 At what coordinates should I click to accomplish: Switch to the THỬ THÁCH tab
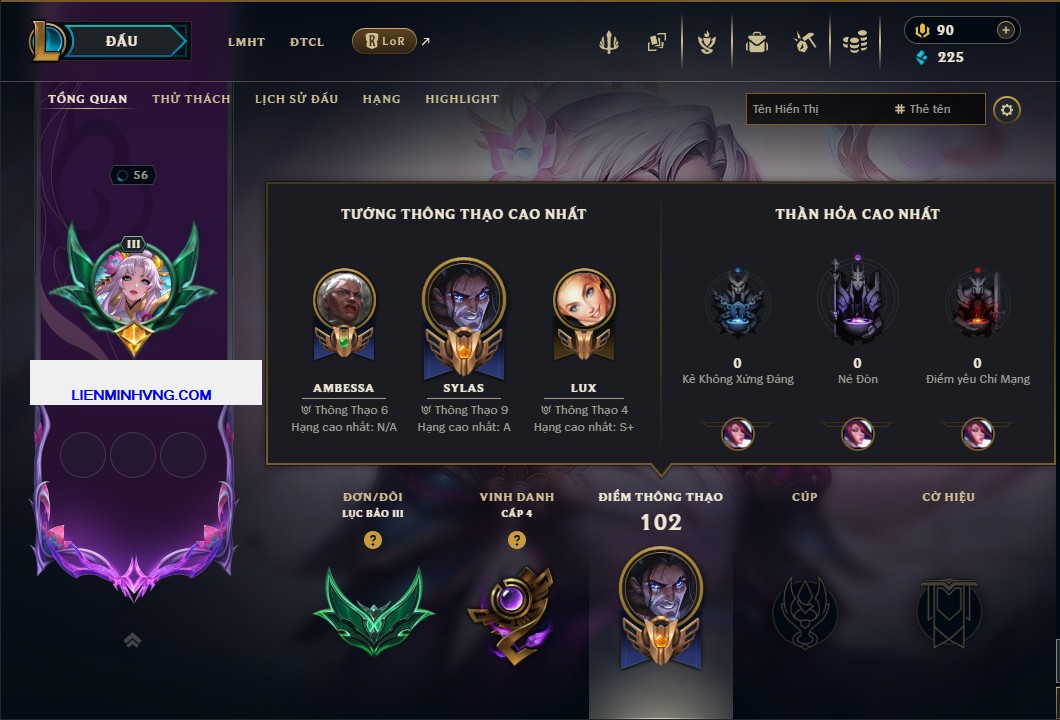(191, 99)
